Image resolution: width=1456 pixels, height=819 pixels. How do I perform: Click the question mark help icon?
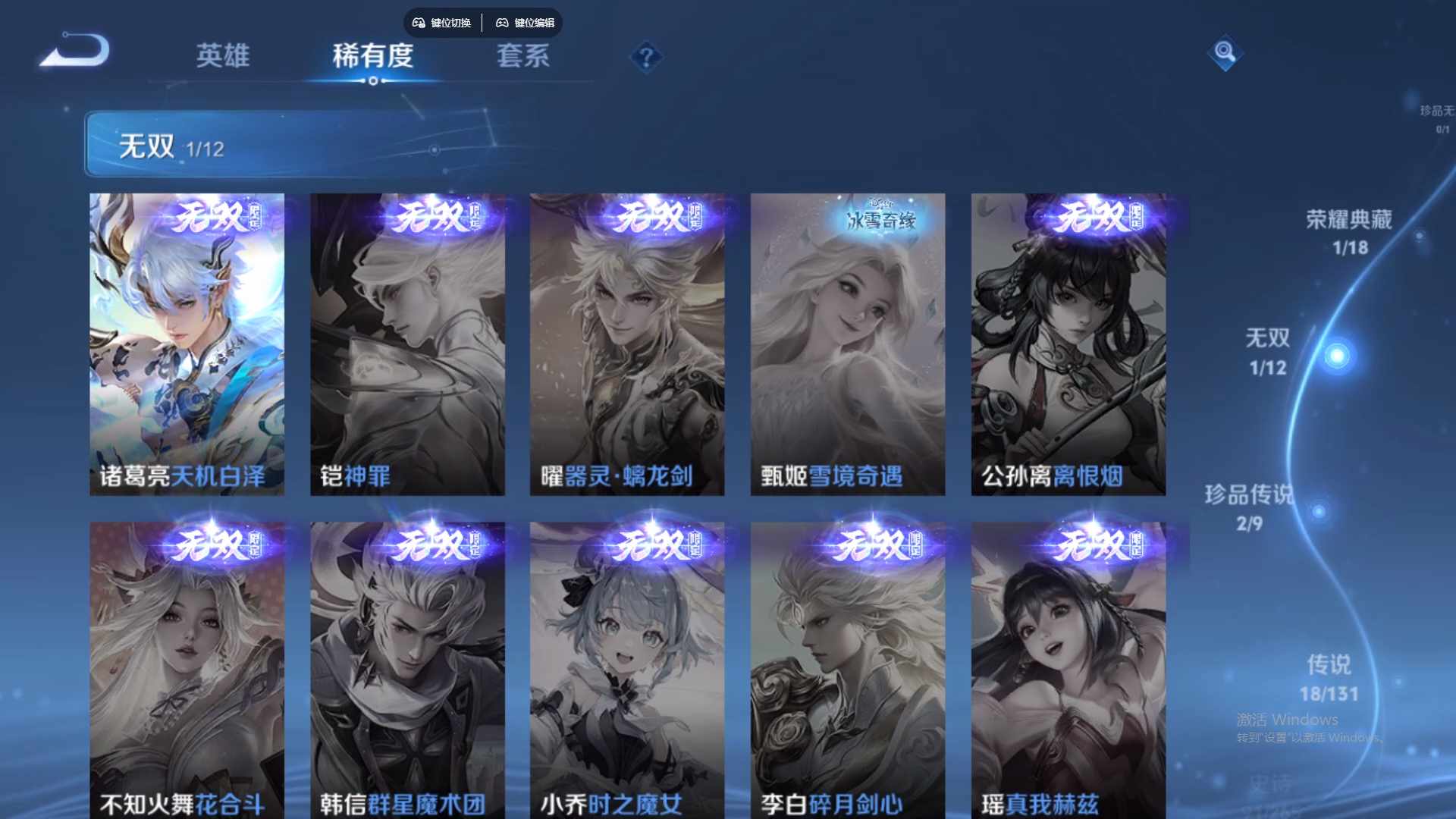point(645,55)
